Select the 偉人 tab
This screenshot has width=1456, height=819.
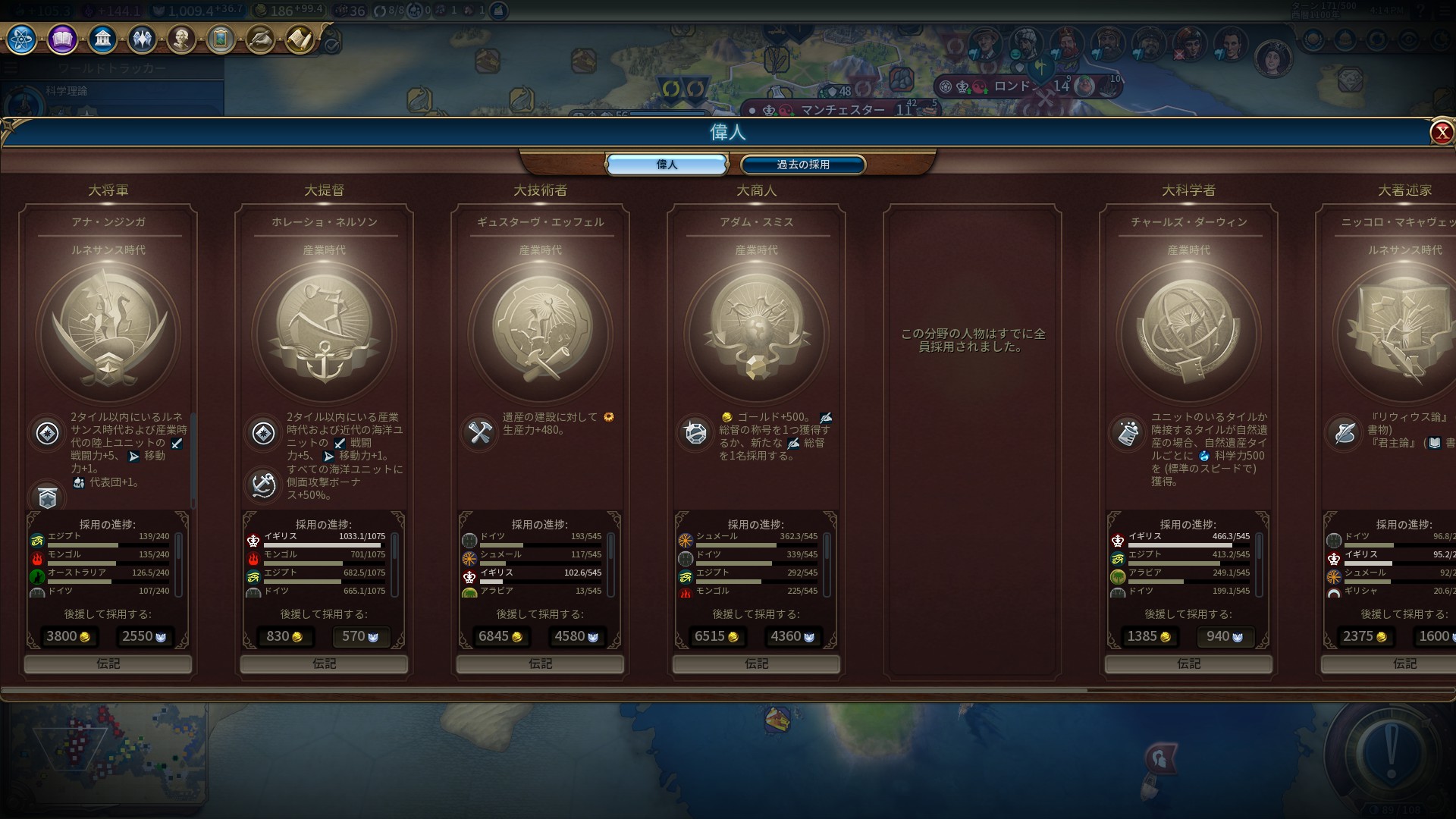(x=667, y=165)
